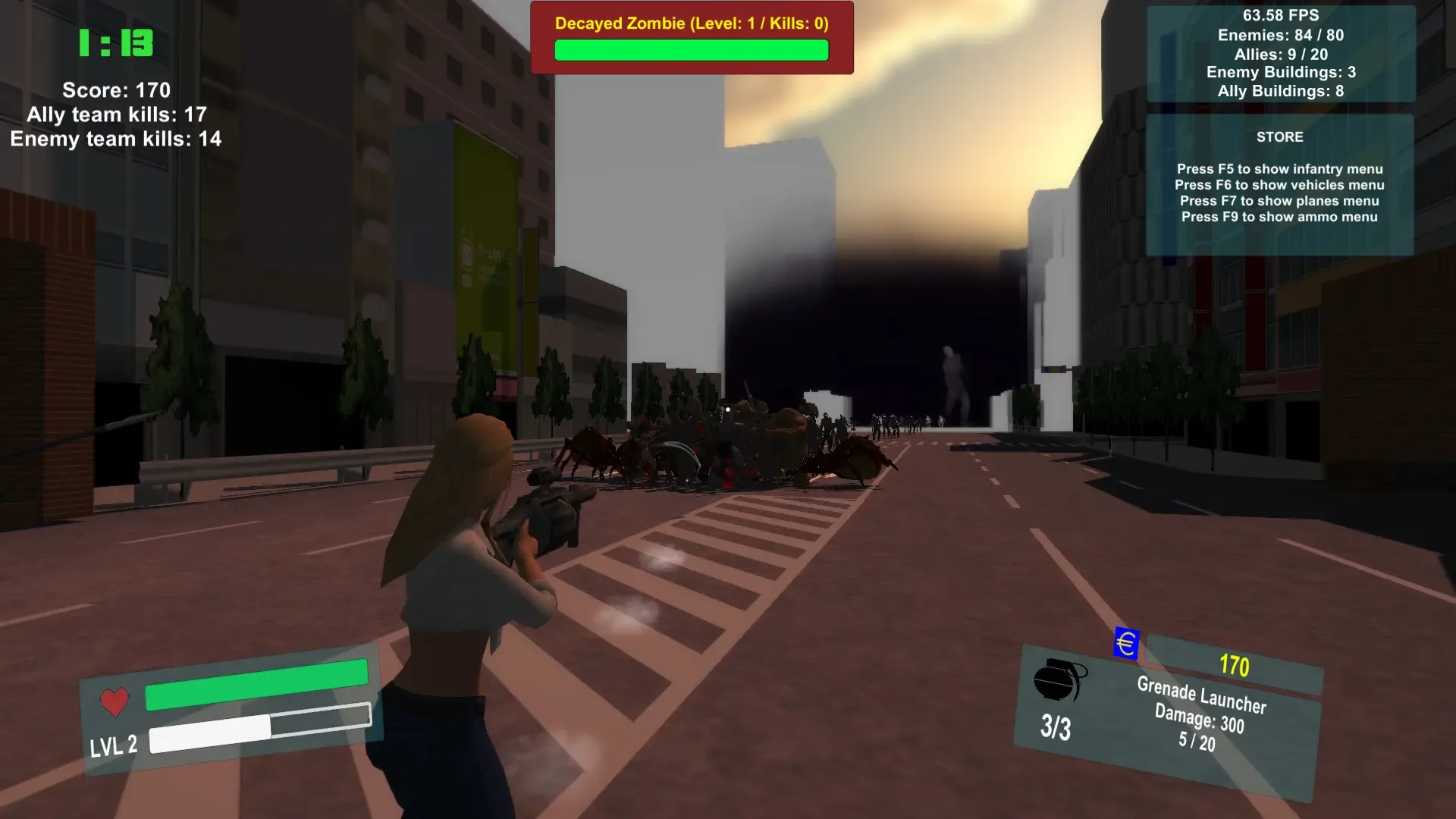Select the euro currency icon

coord(1124,645)
